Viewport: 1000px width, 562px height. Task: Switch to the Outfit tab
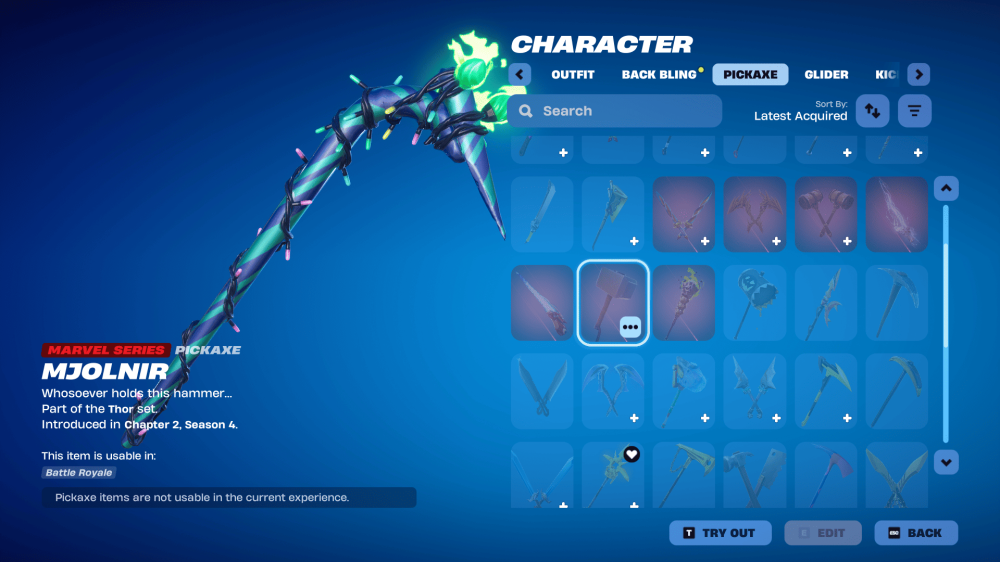[572, 74]
